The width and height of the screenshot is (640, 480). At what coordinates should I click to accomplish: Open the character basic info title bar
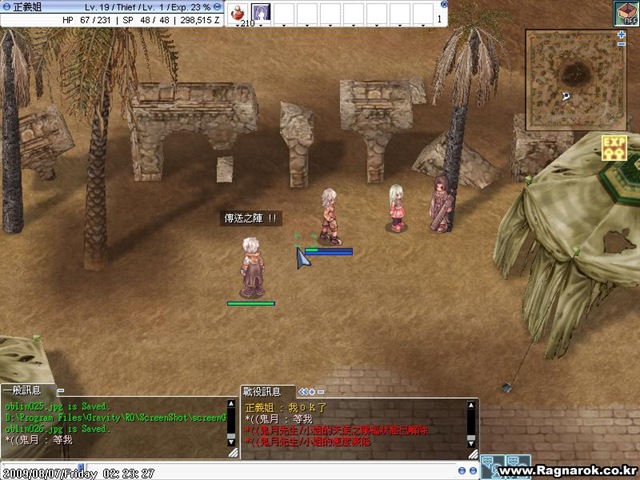pyautogui.click(x=110, y=6)
